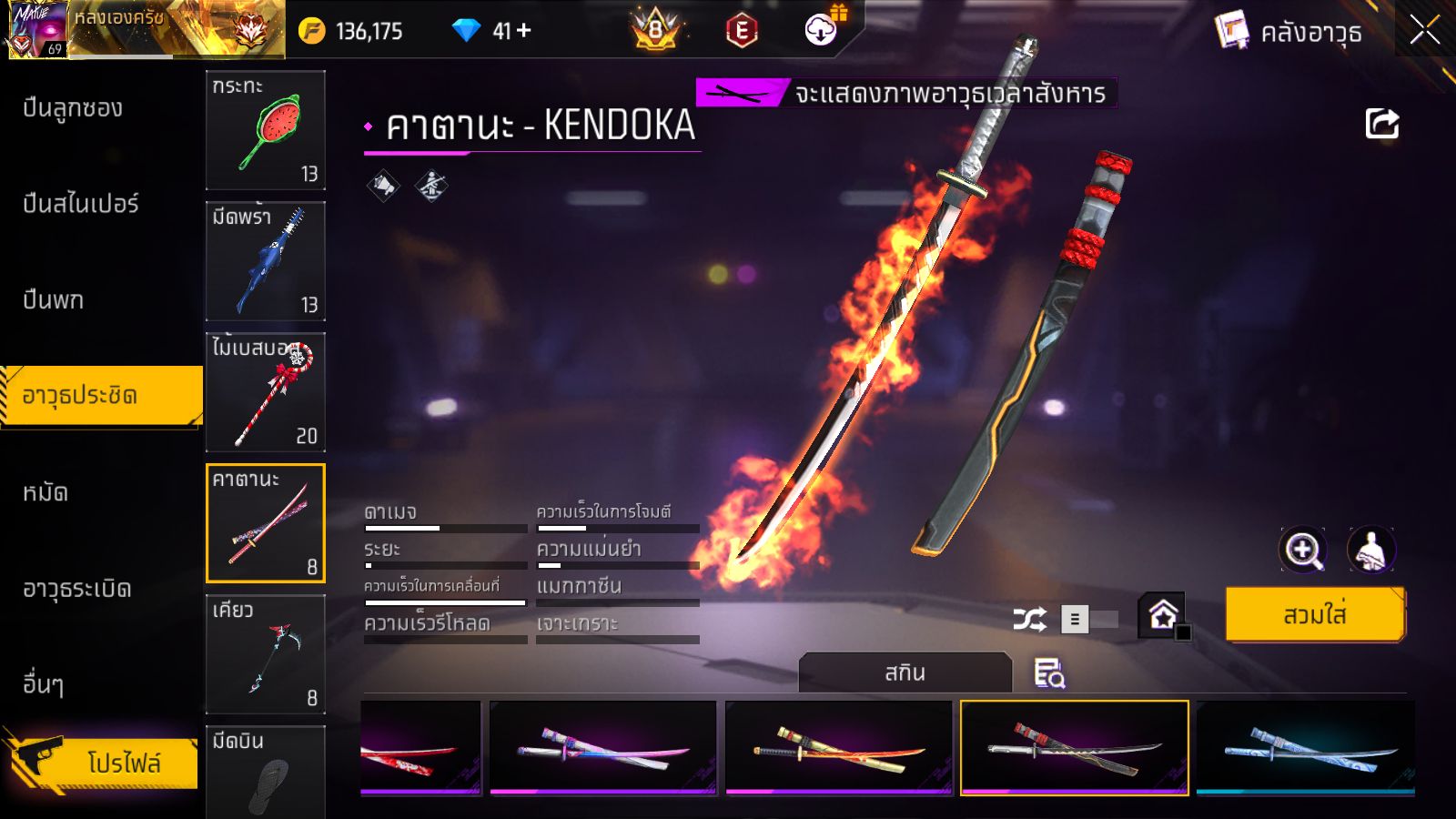Select the มีดพร้า machete weapon
1456x819 pixels.
266,261
